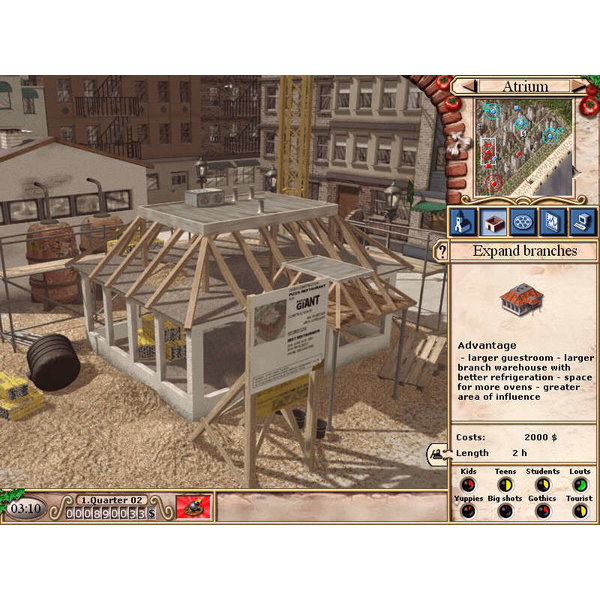Screen dimensions: 600x600
Task: Start construction with the side tab button
Action: (x=438, y=453)
